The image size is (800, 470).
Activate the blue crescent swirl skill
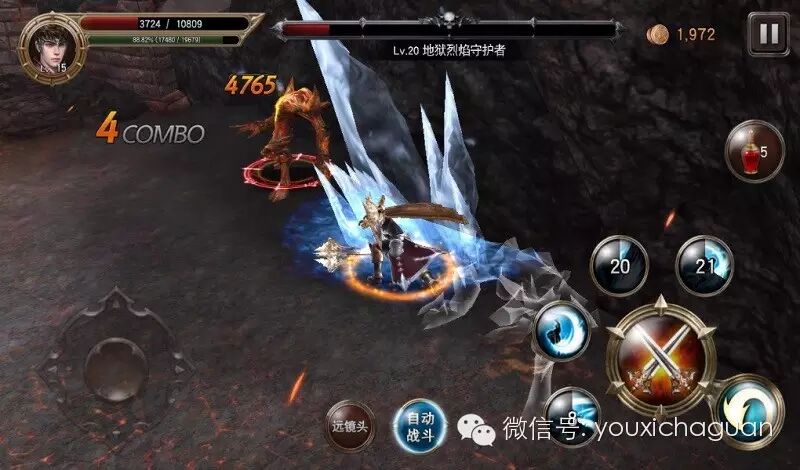(x=560, y=331)
